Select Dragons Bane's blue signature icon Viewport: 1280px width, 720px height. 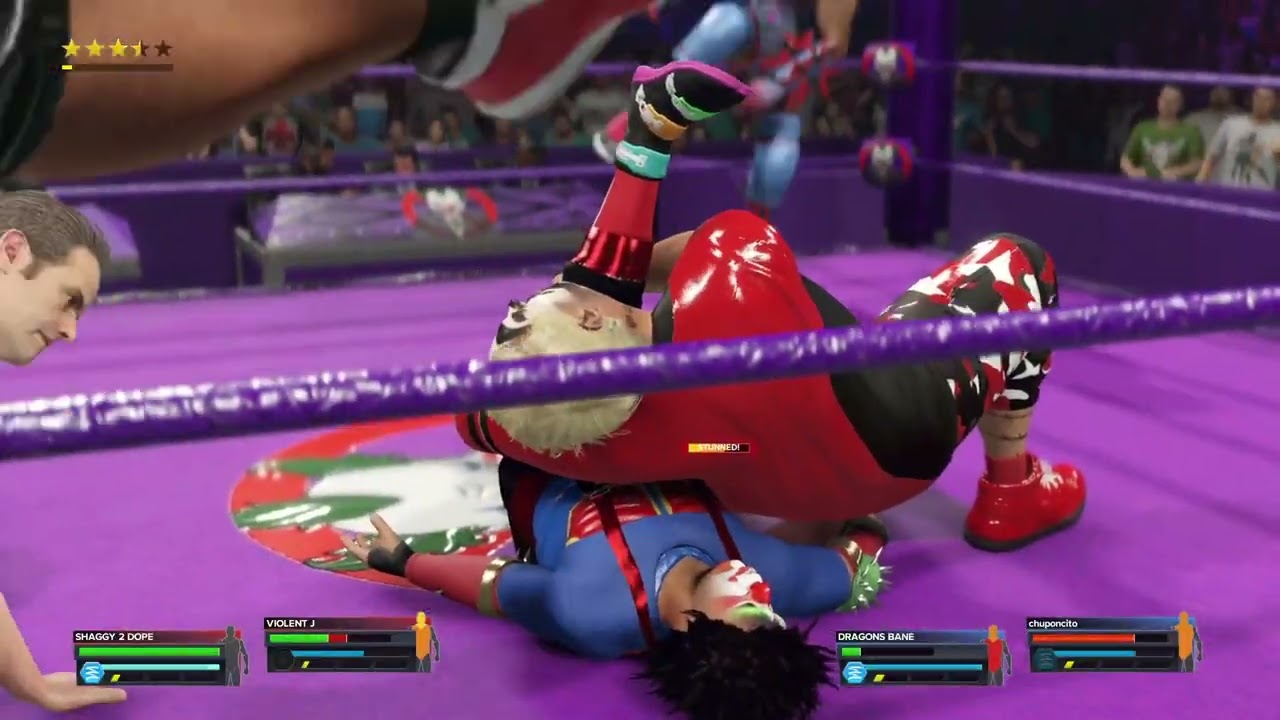854,672
